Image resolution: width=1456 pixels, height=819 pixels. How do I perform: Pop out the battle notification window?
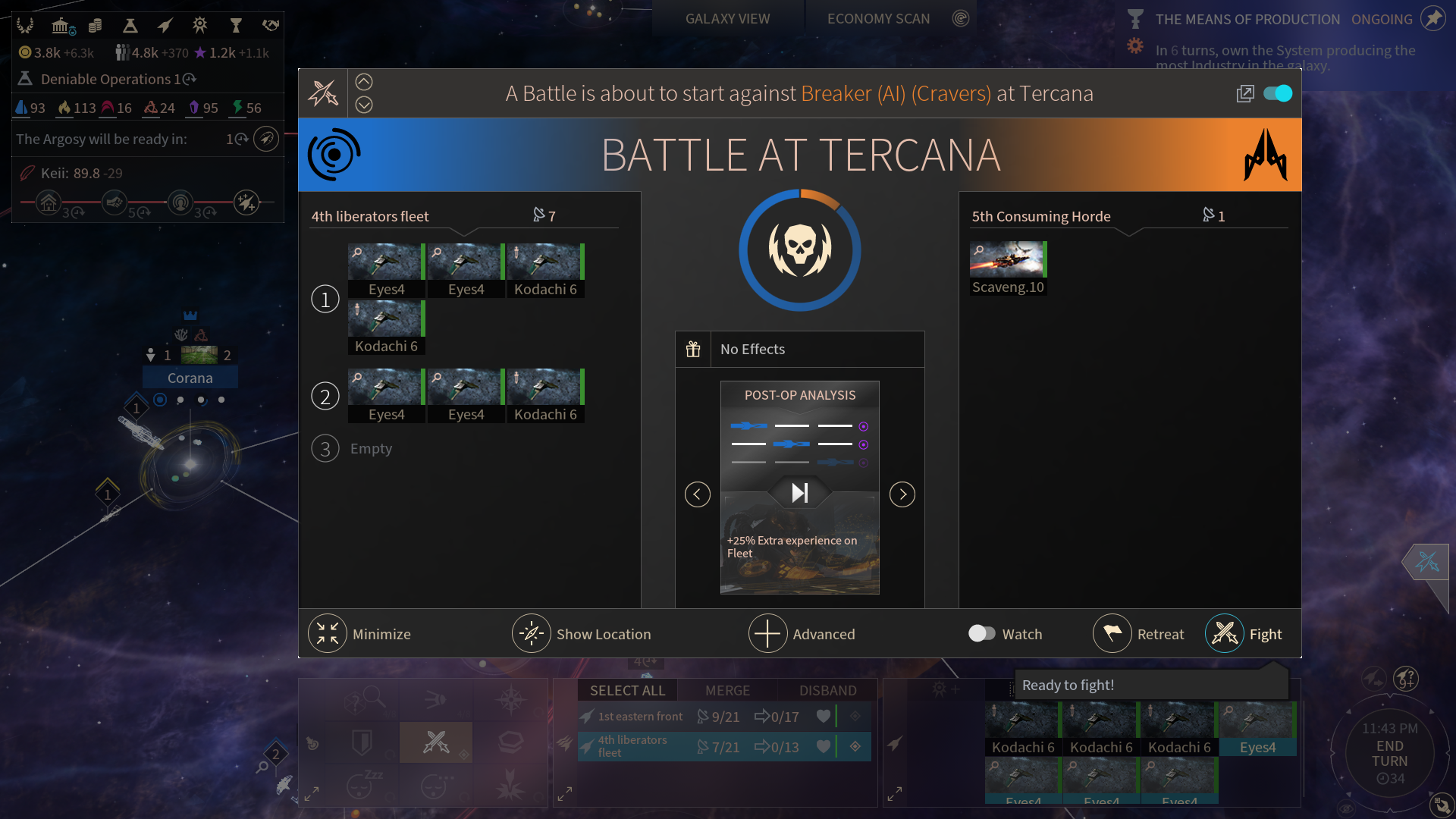1244,93
